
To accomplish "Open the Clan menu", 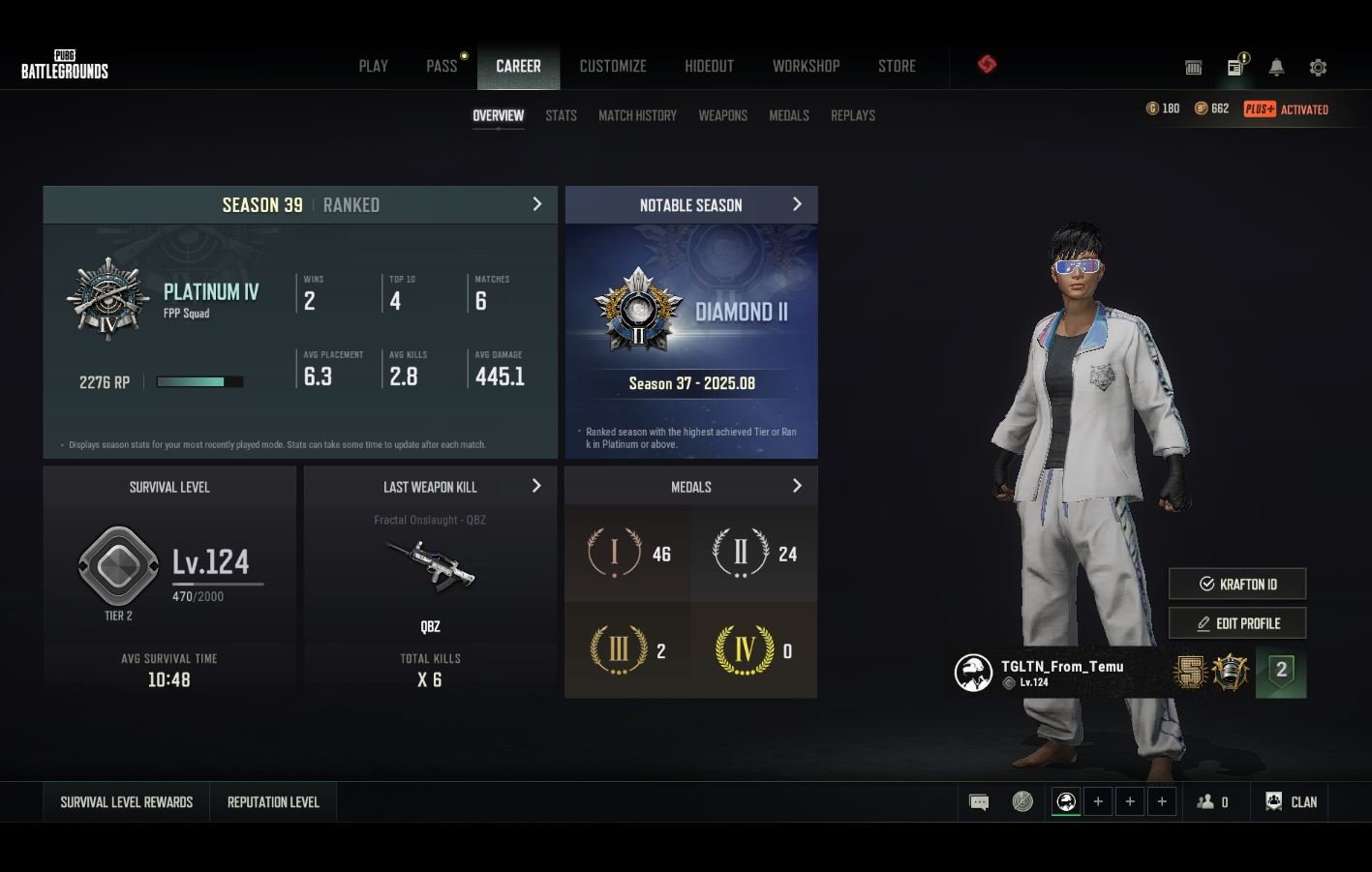I will pyautogui.click(x=1292, y=802).
